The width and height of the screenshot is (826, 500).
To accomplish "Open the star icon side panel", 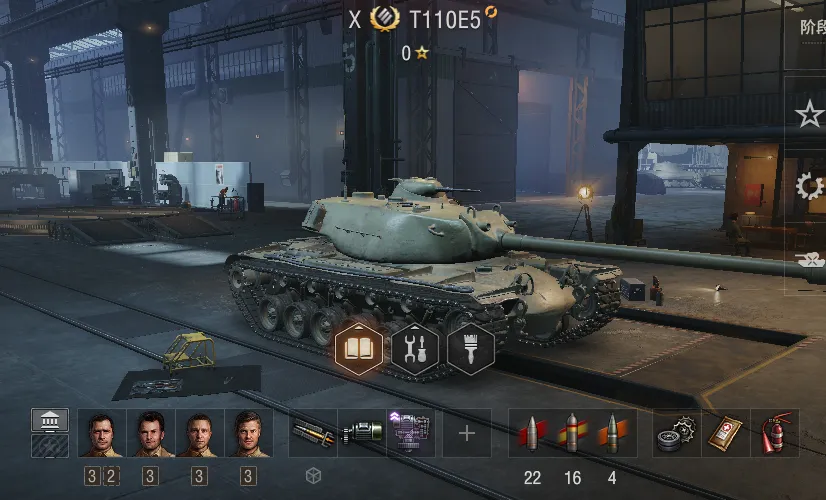I will 808,115.
